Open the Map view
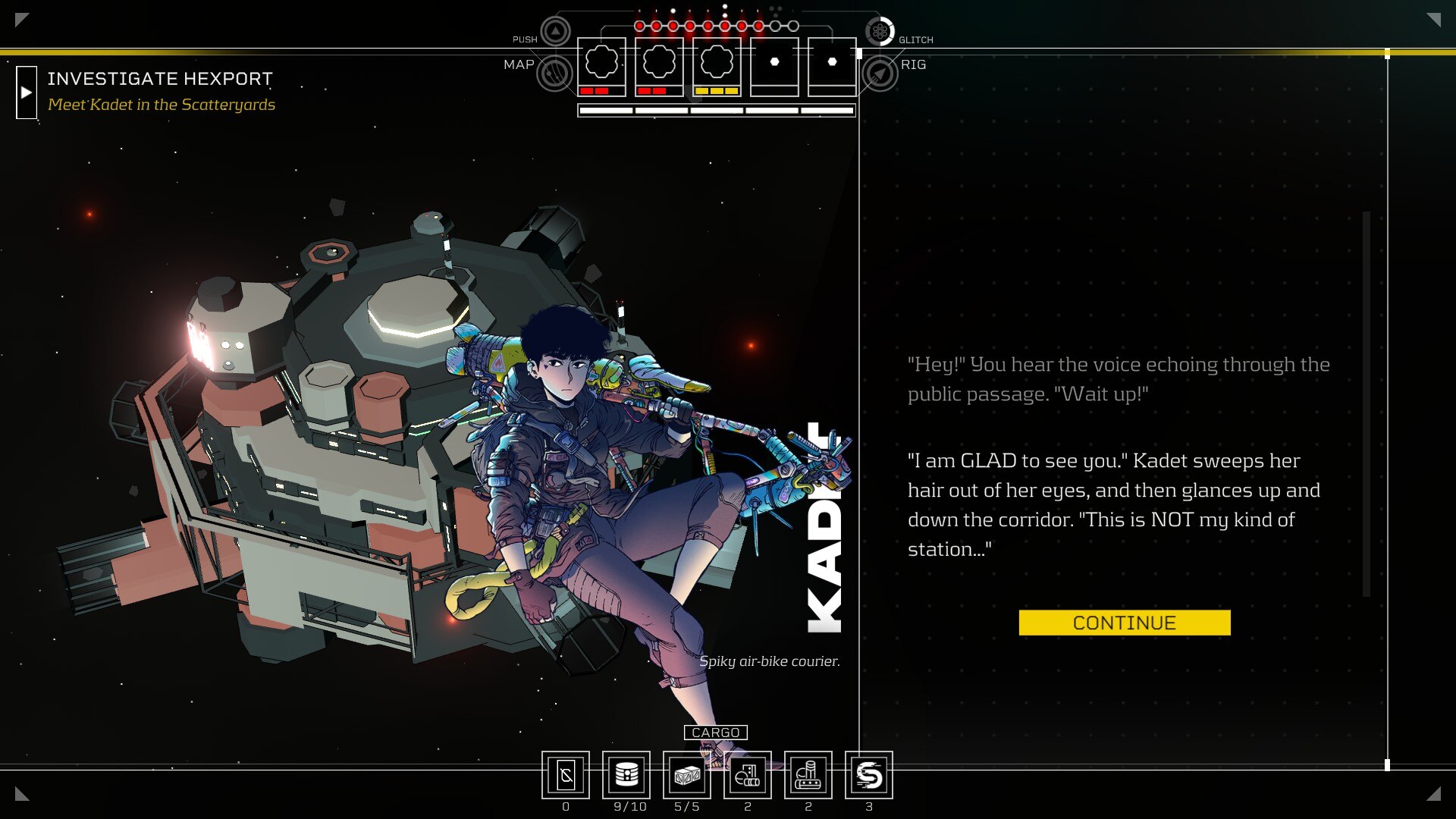 click(554, 74)
